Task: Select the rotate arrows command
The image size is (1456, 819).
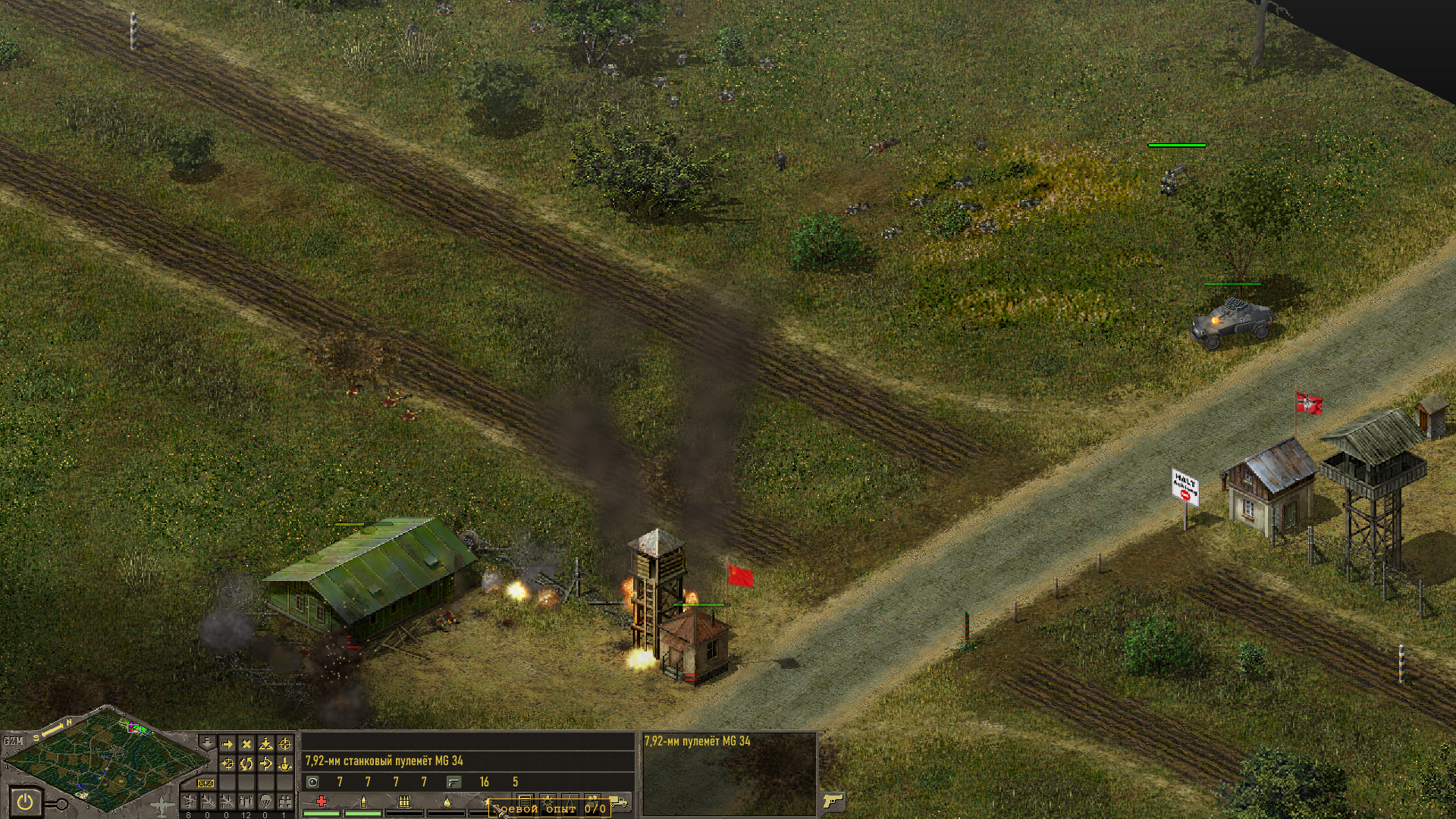Action: coord(246,764)
